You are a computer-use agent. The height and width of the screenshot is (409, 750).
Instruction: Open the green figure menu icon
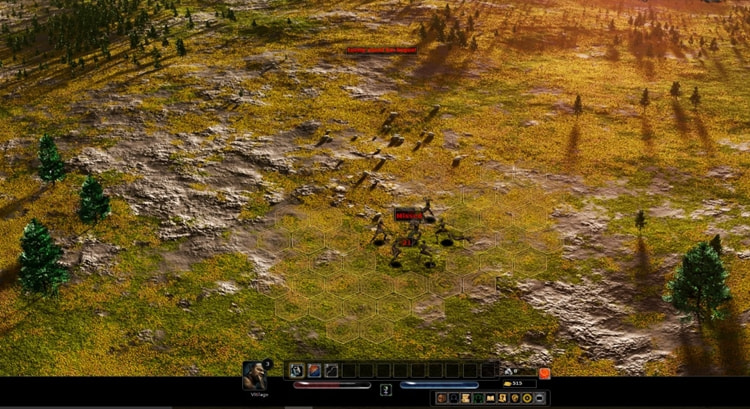click(x=478, y=398)
